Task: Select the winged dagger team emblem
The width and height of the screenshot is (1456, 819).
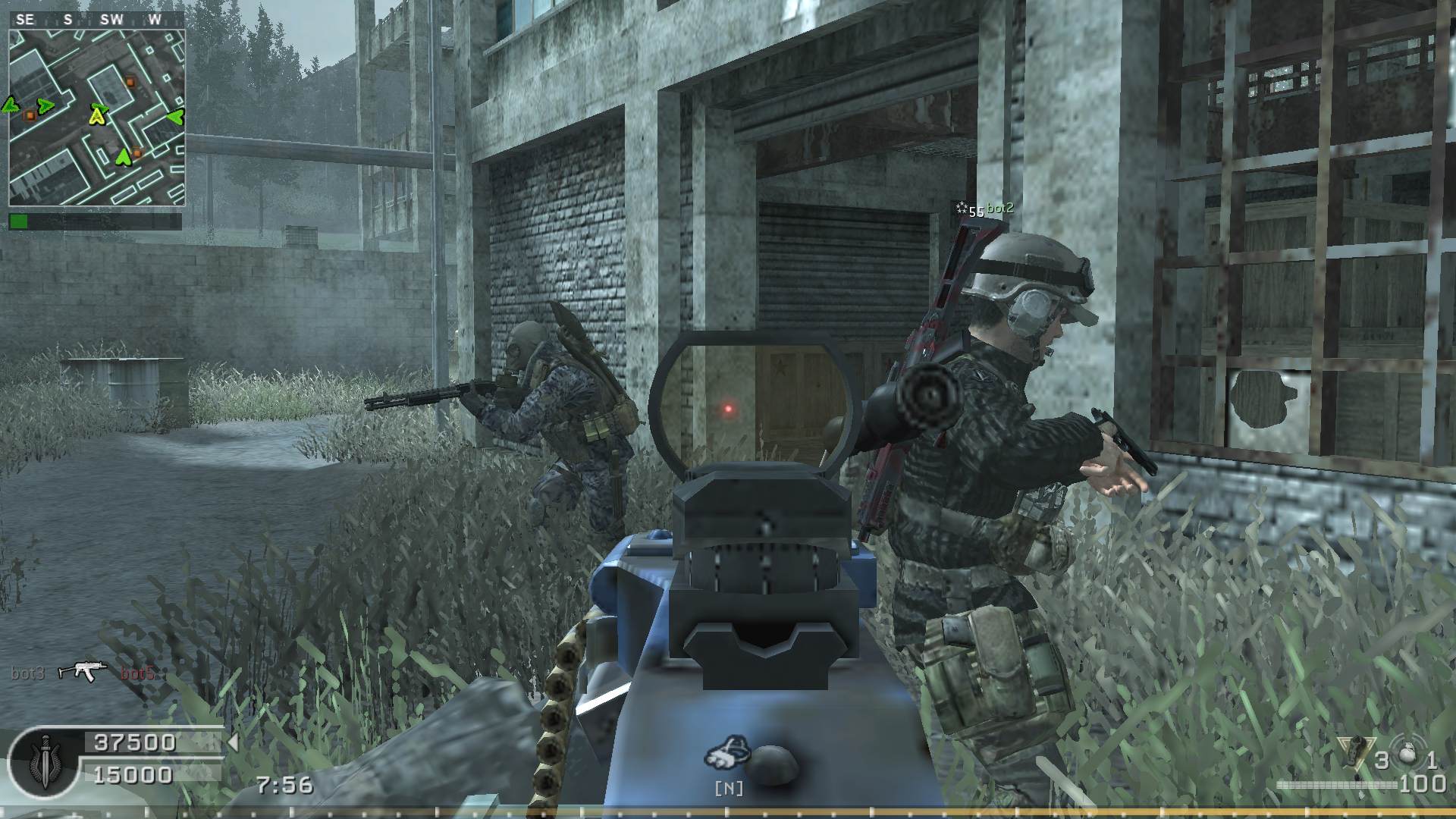Action: click(x=43, y=761)
